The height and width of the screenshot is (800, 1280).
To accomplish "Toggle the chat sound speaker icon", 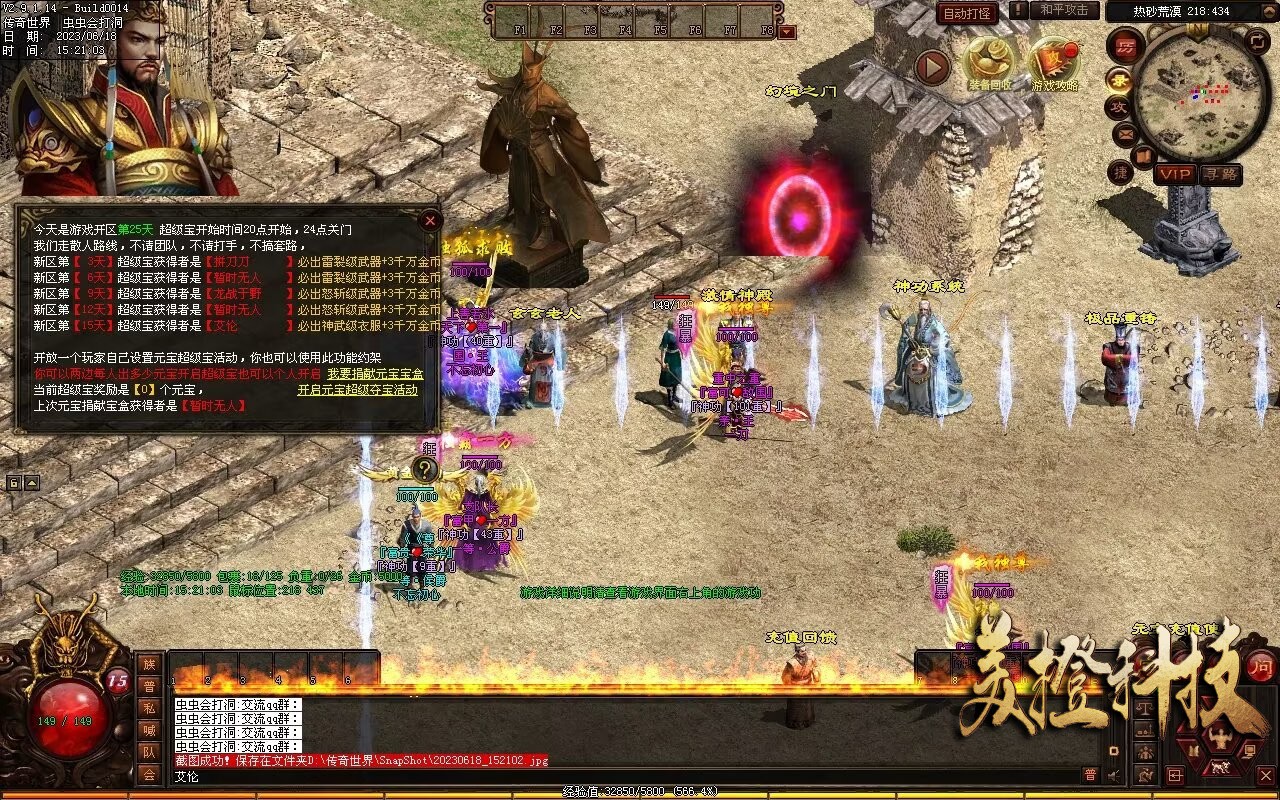I will point(1113,775).
